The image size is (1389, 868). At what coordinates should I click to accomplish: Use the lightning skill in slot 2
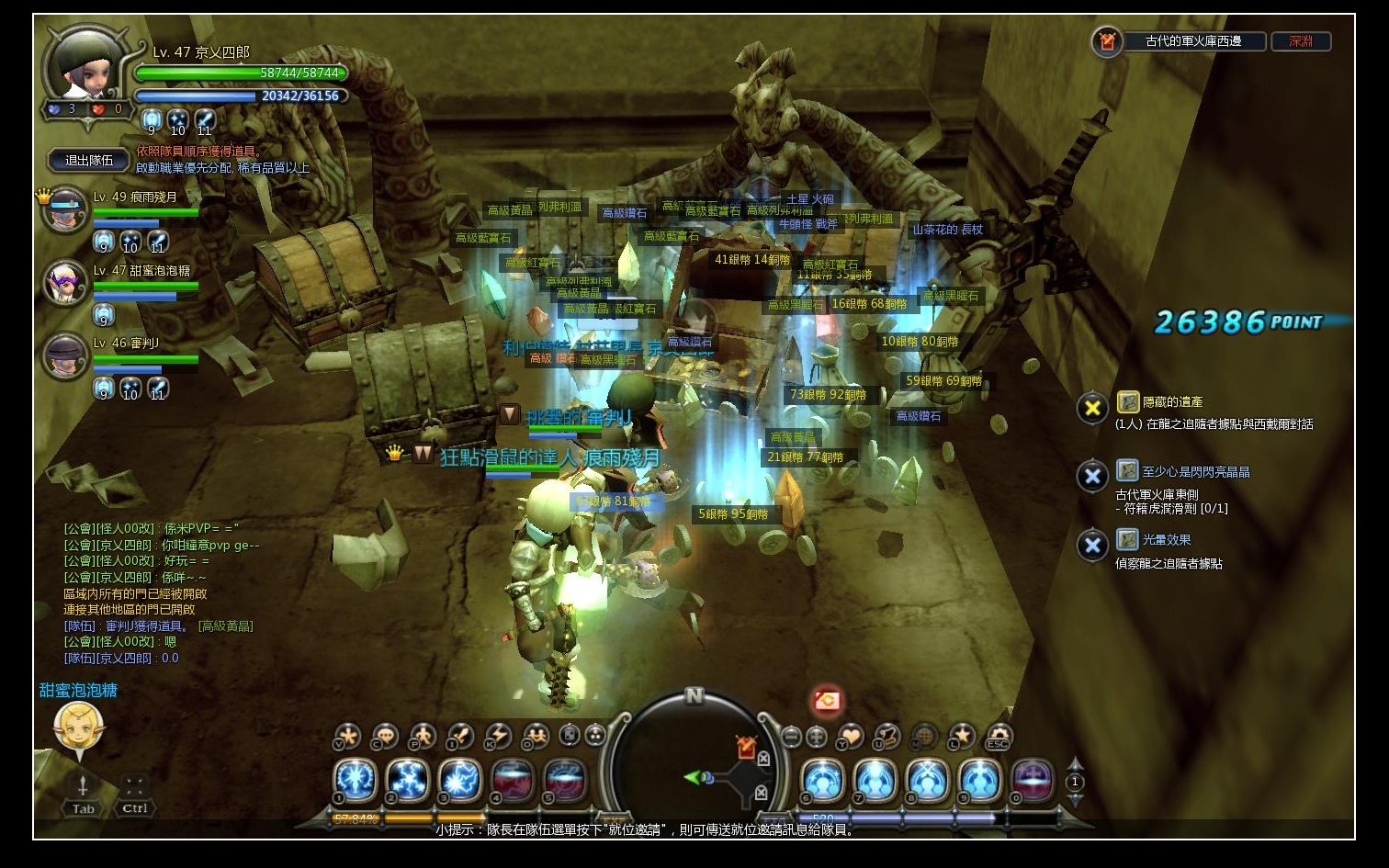click(407, 781)
